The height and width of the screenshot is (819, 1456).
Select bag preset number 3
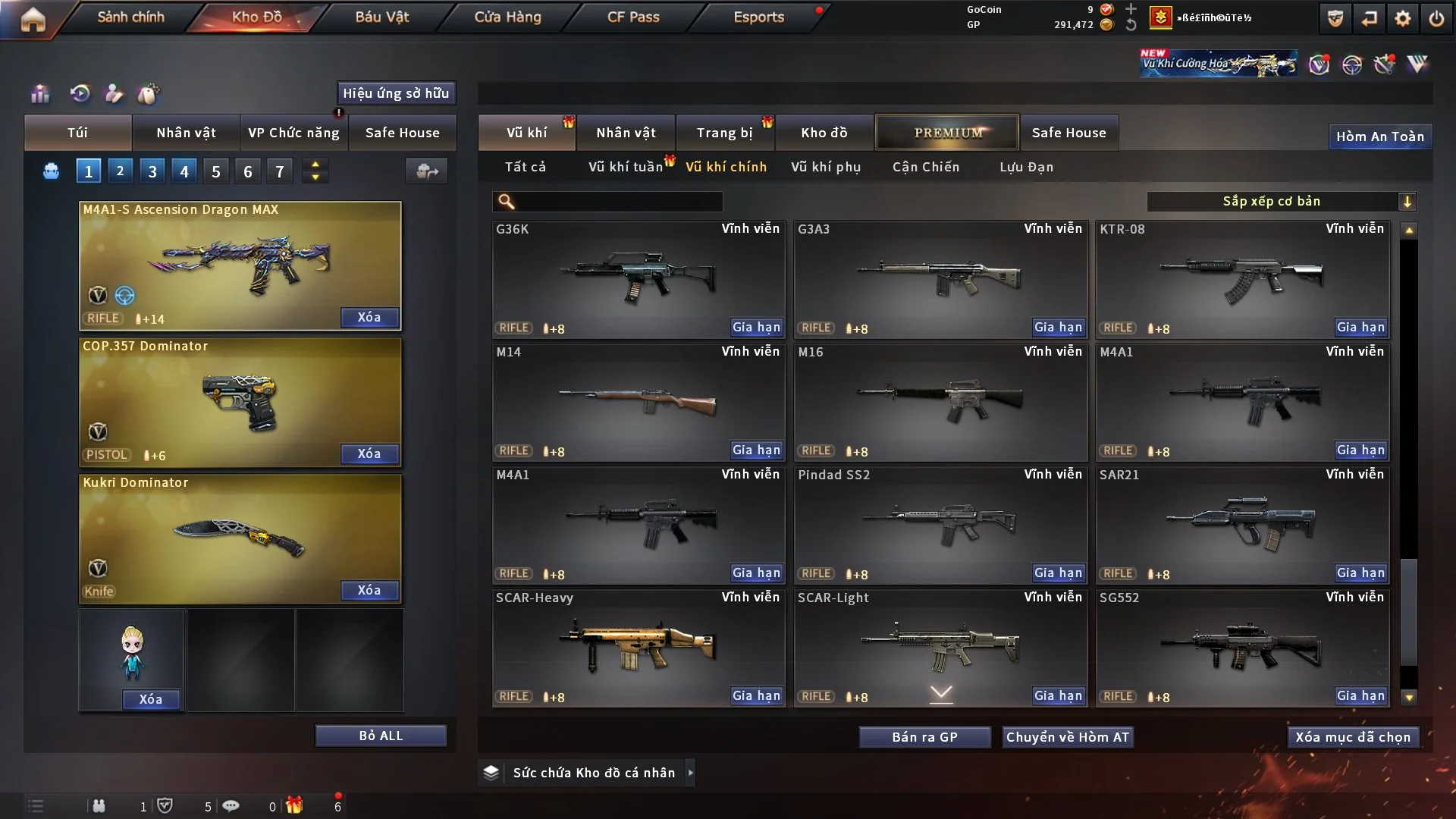coord(152,171)
